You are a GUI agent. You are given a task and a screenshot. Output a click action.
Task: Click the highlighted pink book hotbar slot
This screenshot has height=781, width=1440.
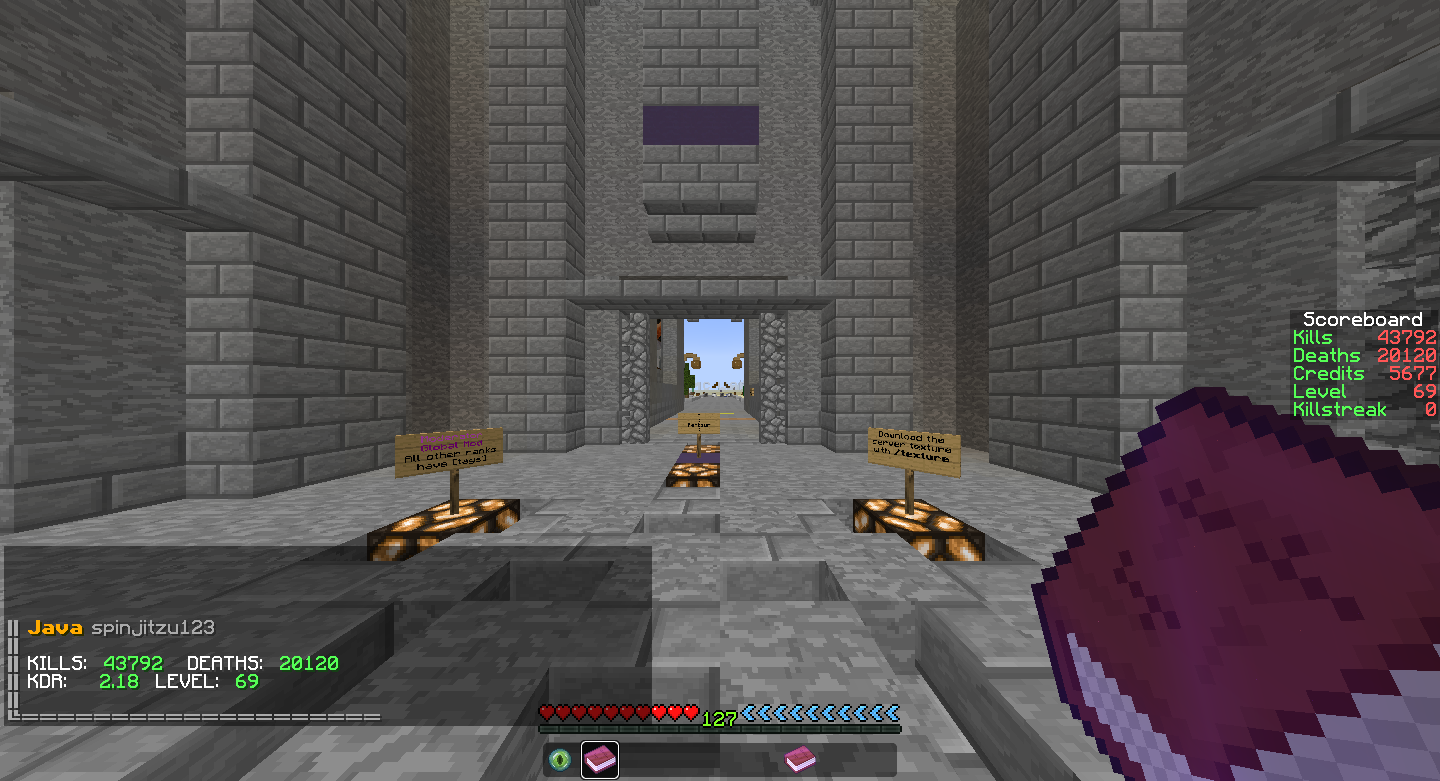tap(599, 760)
